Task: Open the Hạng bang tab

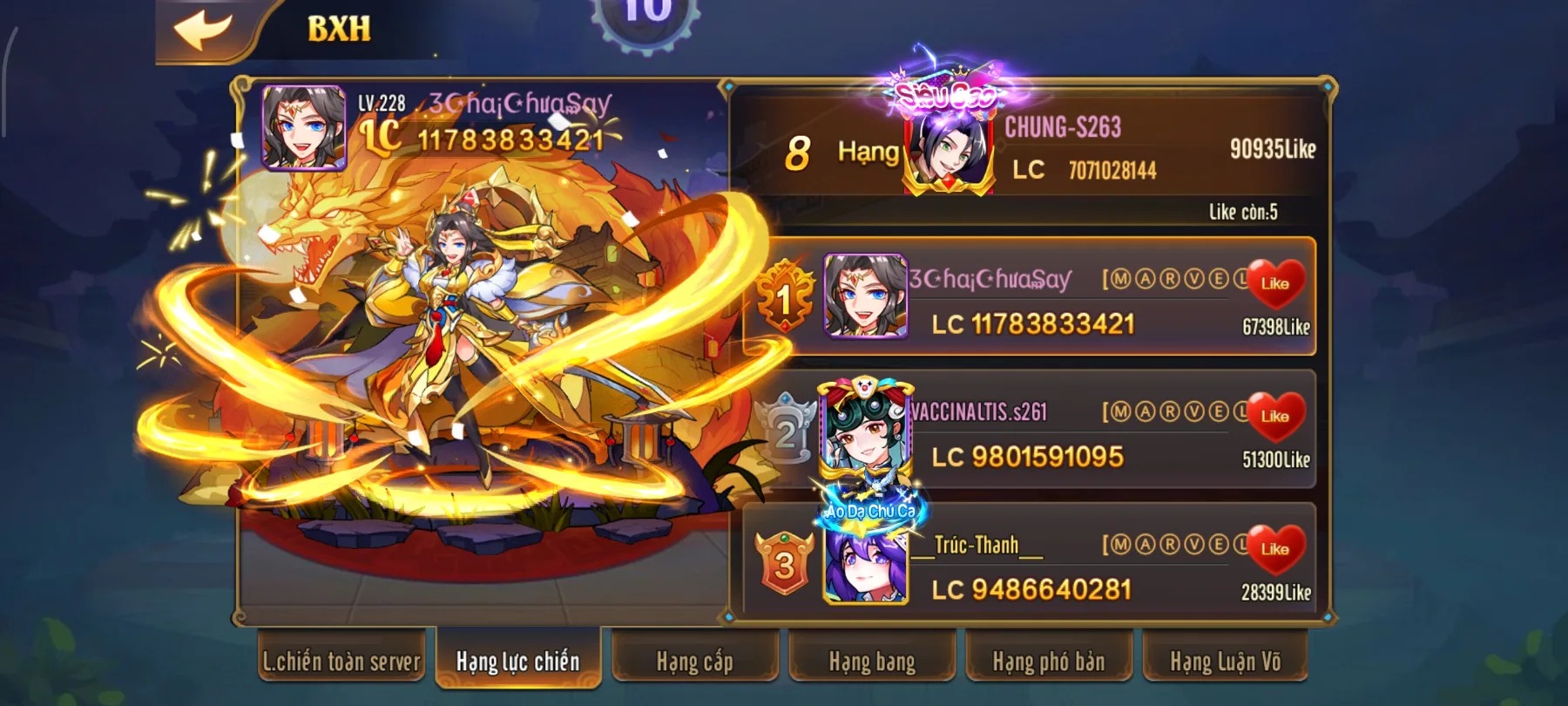Action: click(871, 662)
